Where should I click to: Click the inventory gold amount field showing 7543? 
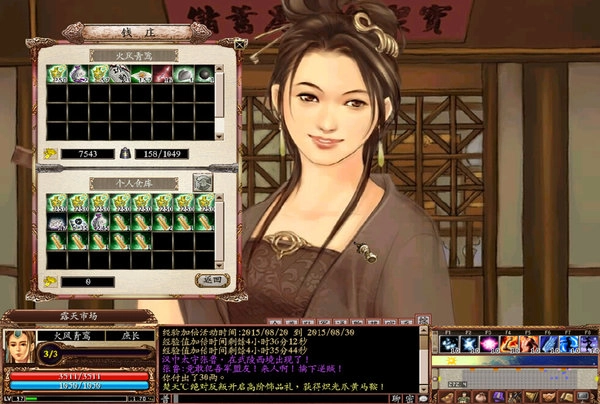click(x=87, y=153)
